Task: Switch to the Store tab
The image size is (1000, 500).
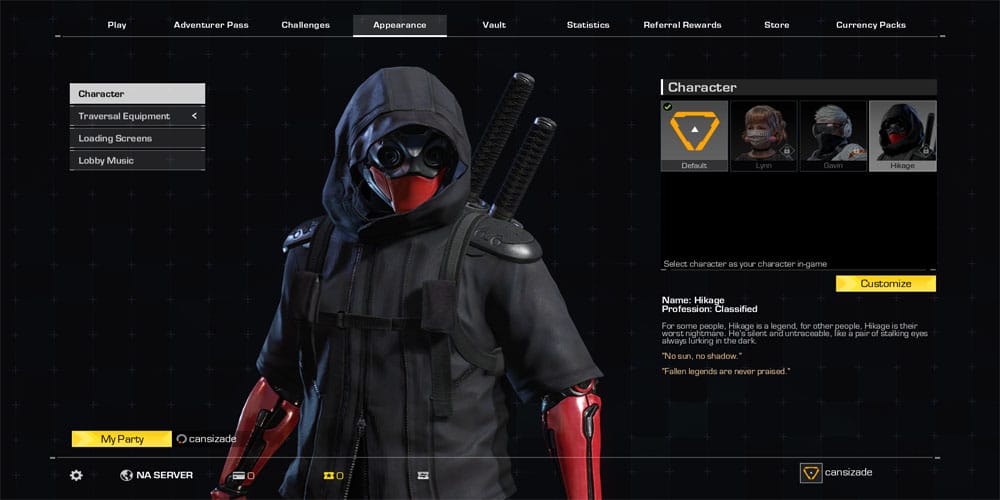Action: 776,25
